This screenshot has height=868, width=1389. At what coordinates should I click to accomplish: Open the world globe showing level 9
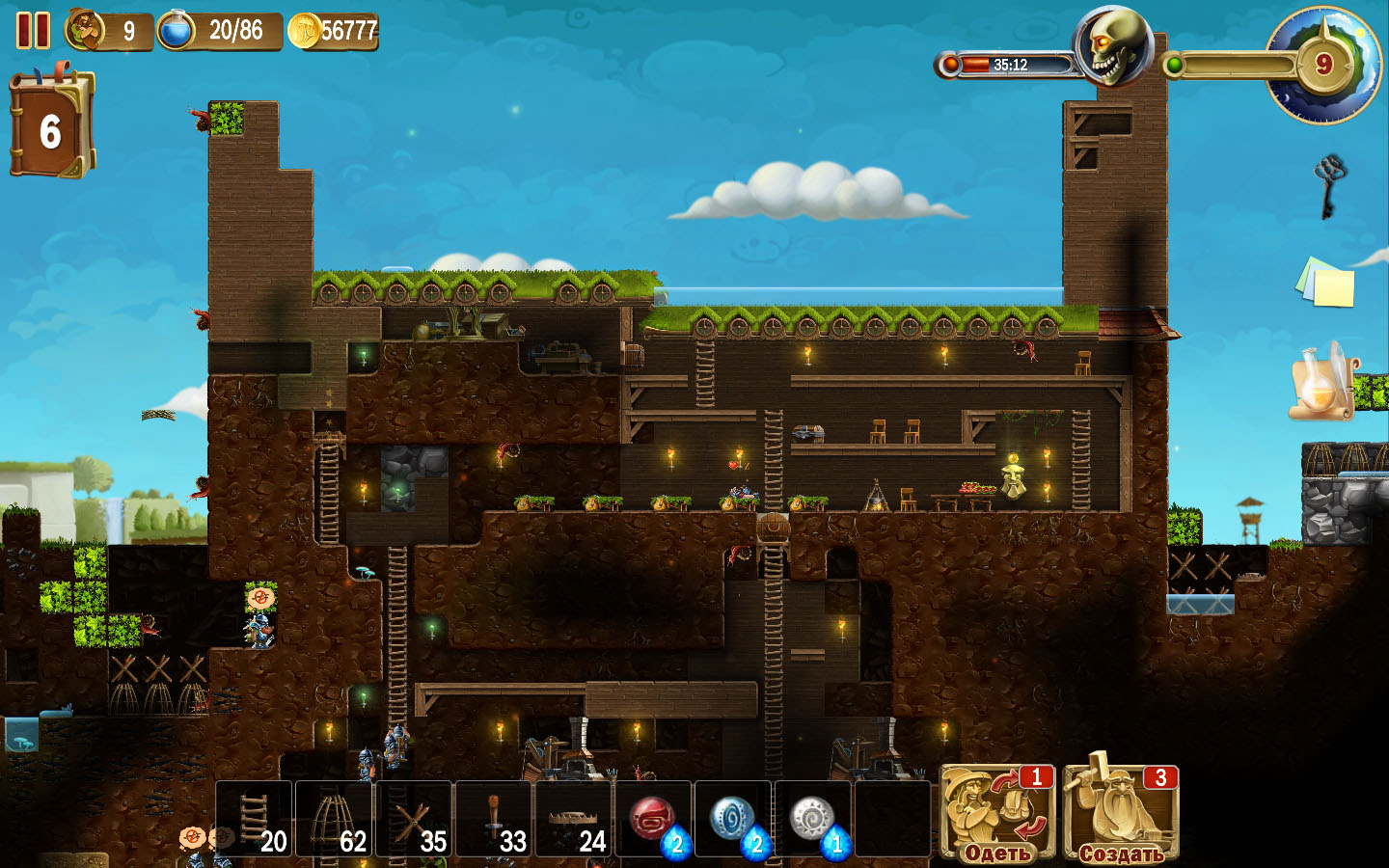pos(1324,65)
